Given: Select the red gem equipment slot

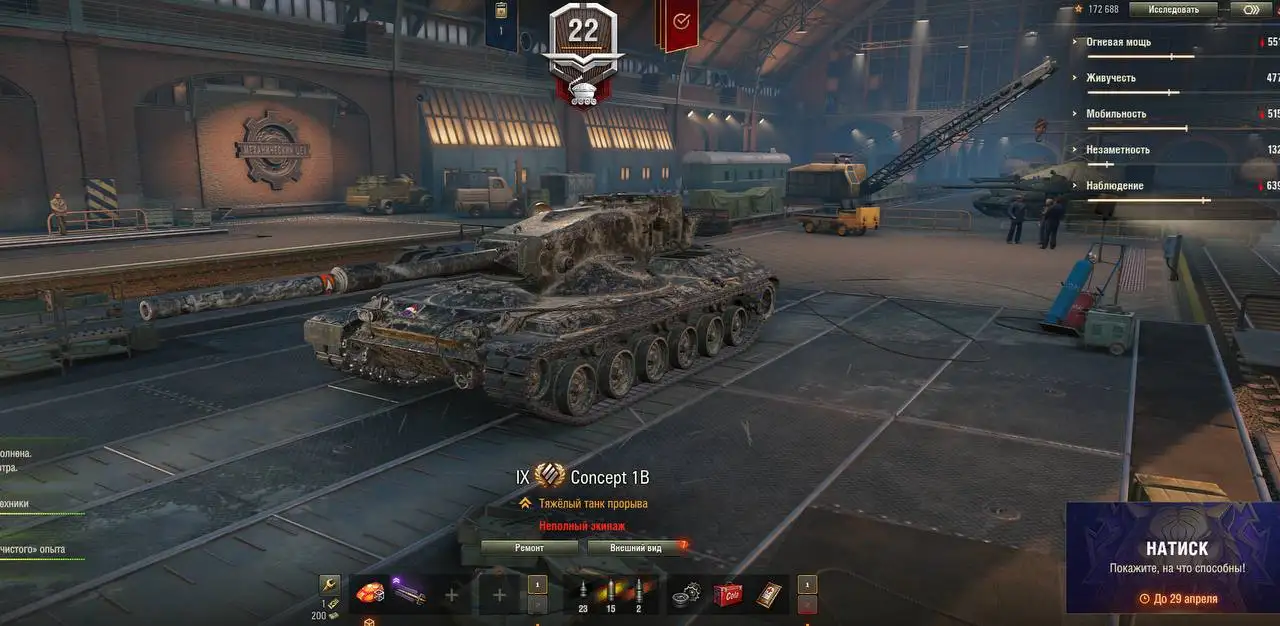Looking at the screenshot, I should [x=371, y=593].
